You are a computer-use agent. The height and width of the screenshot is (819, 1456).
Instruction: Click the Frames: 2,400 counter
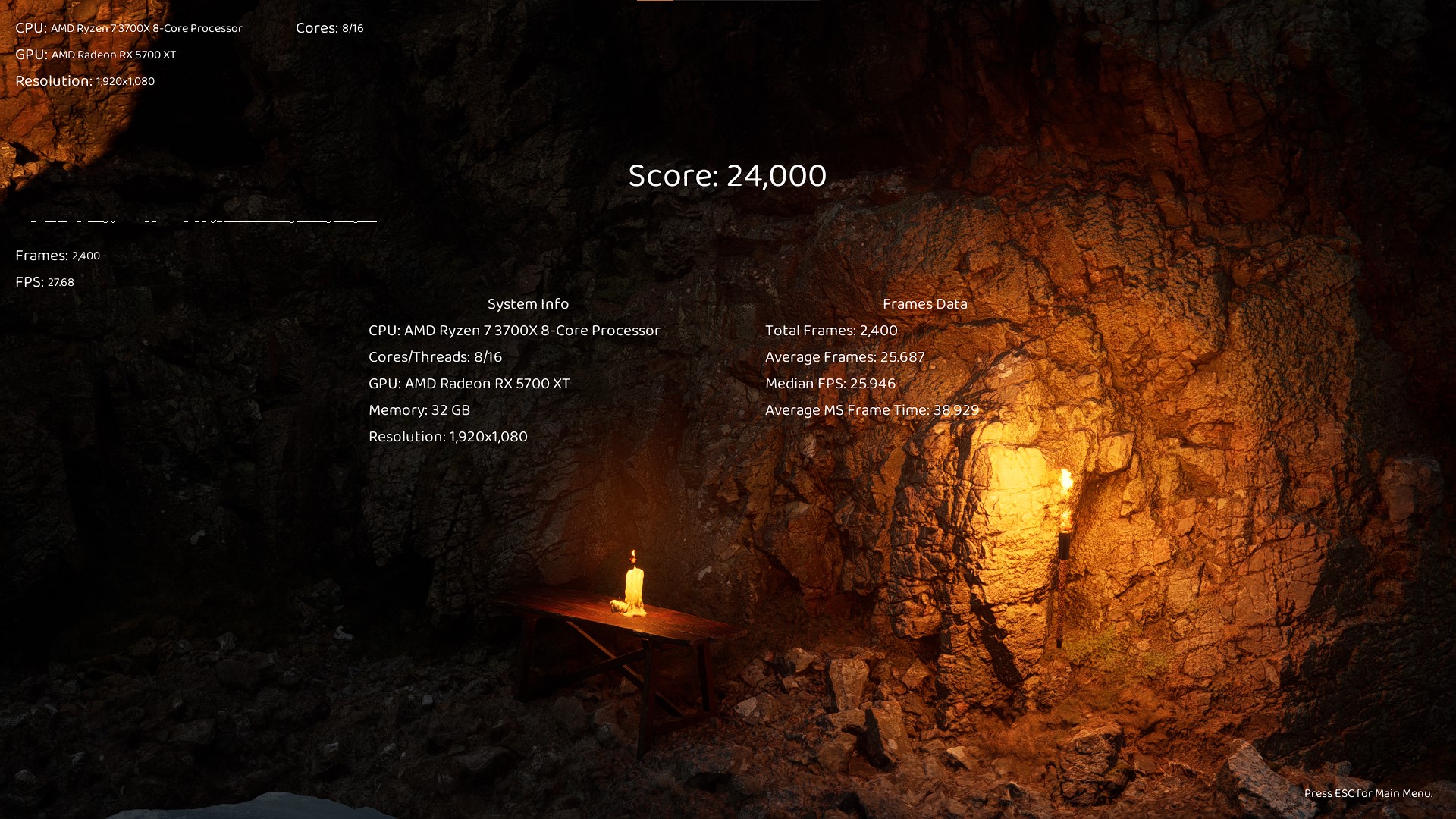pos(57,256)
